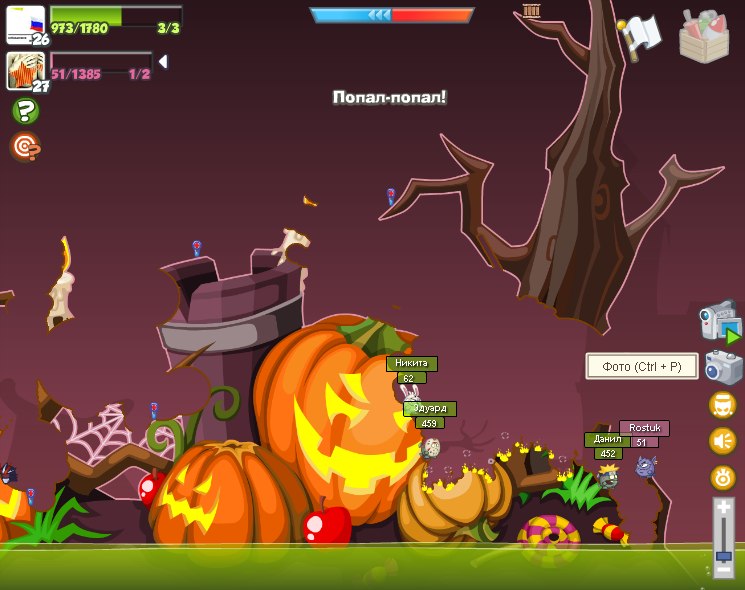Select the orange tiger-striped team avatar

(x=24, y=70)
